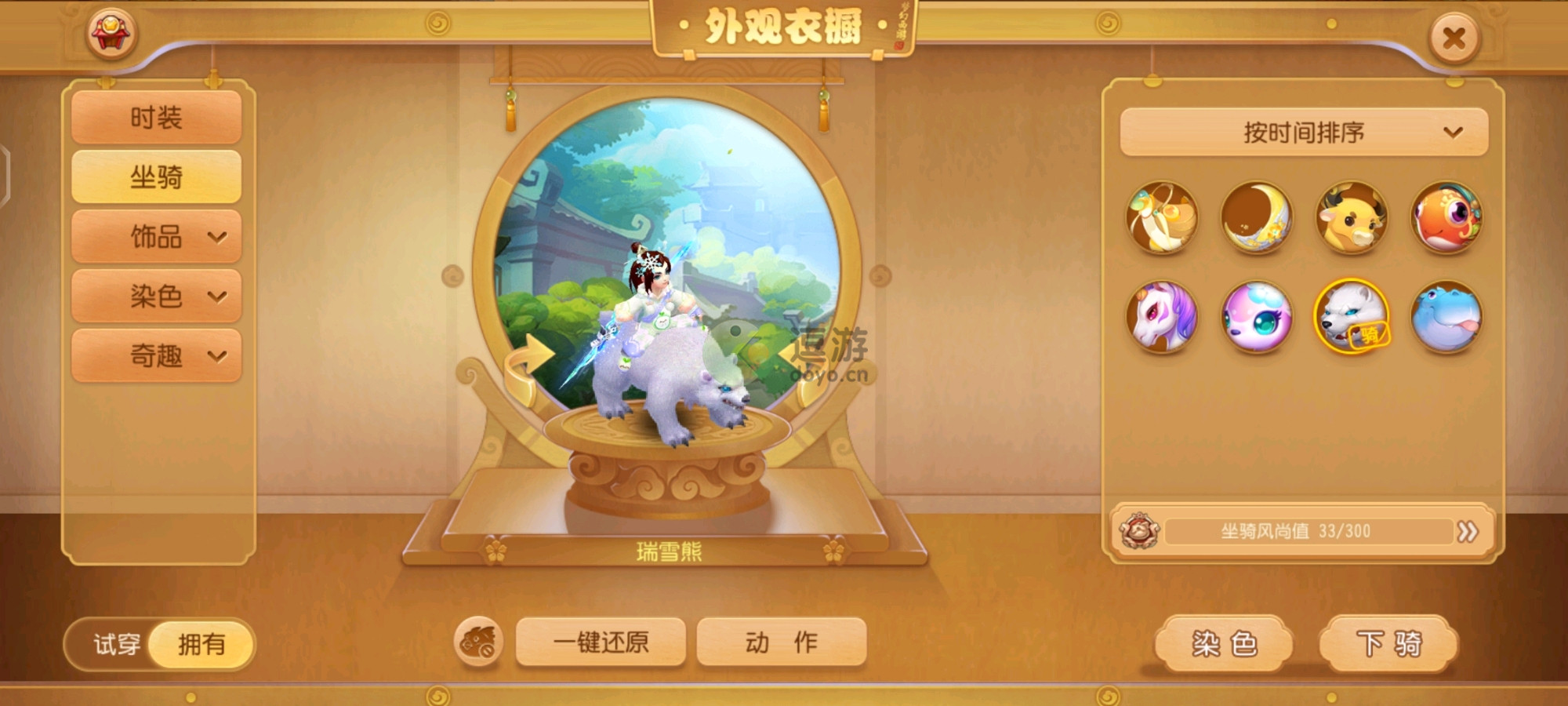The height and width of the screenshot is (706, 1568).
Task: Expand the 奇趣 category
Action: point(155,356)
